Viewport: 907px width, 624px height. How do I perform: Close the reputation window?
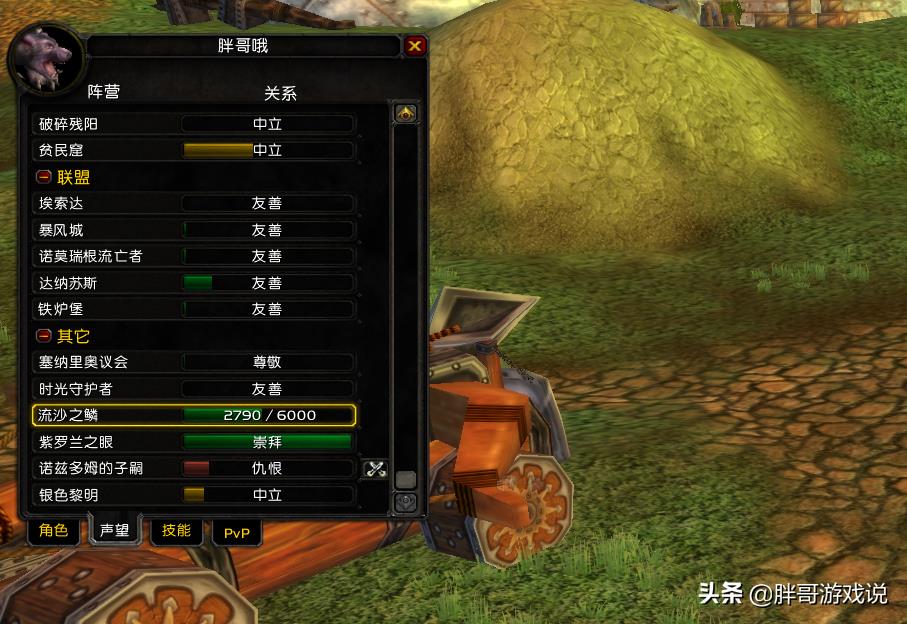click(x=415, y=46)
